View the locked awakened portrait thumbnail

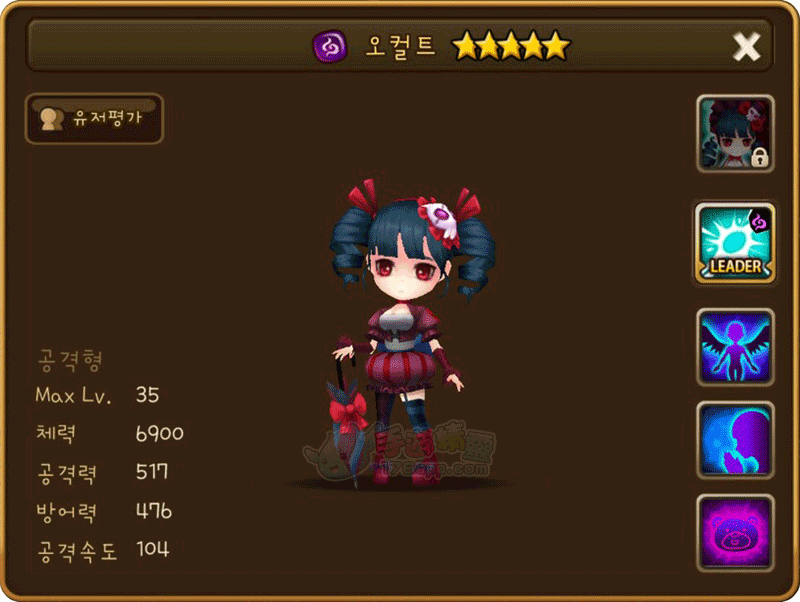(x=735, y=134)
